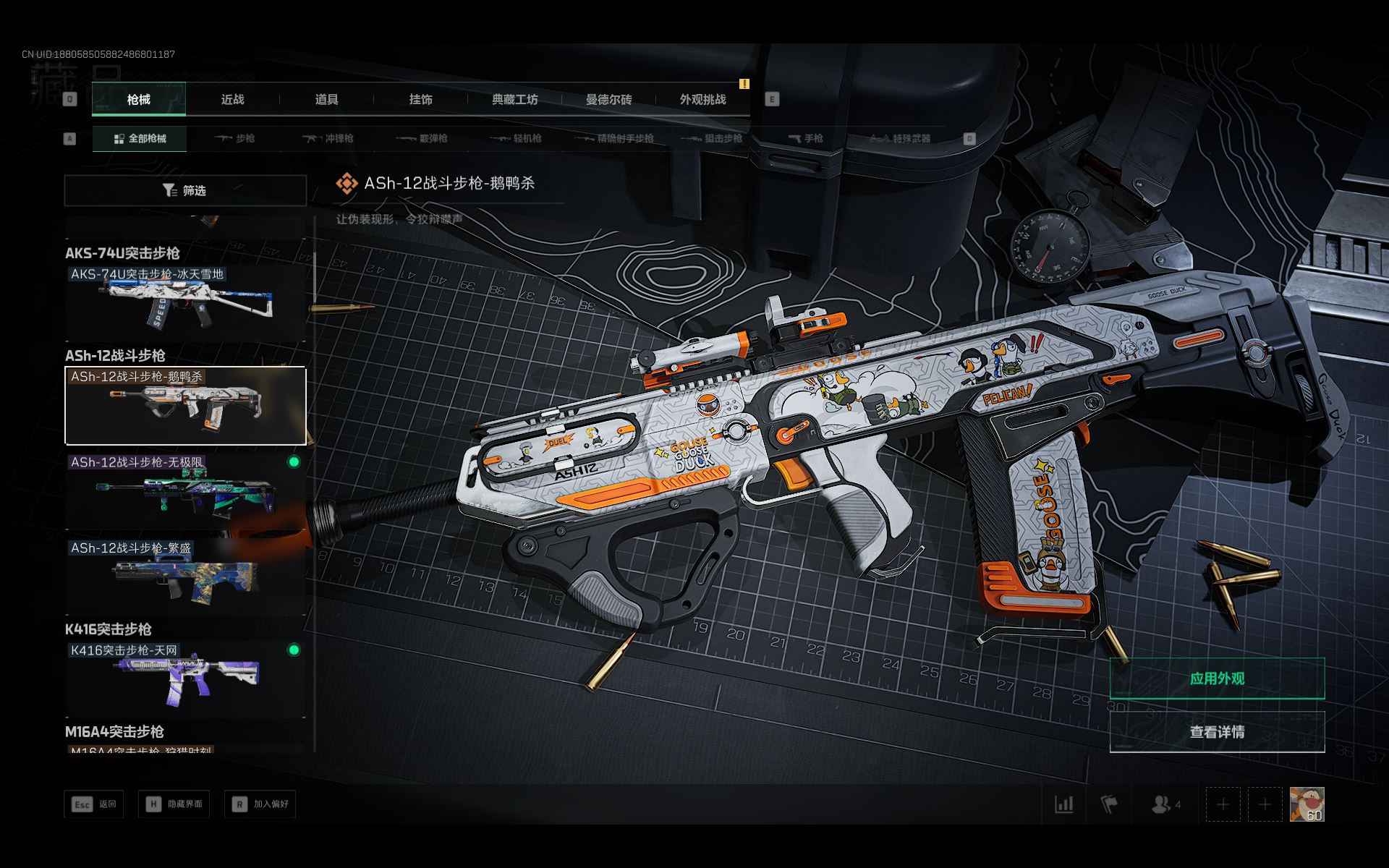Switch to the 近战 melee tab

pyautogui.click(x=232, y=100)
